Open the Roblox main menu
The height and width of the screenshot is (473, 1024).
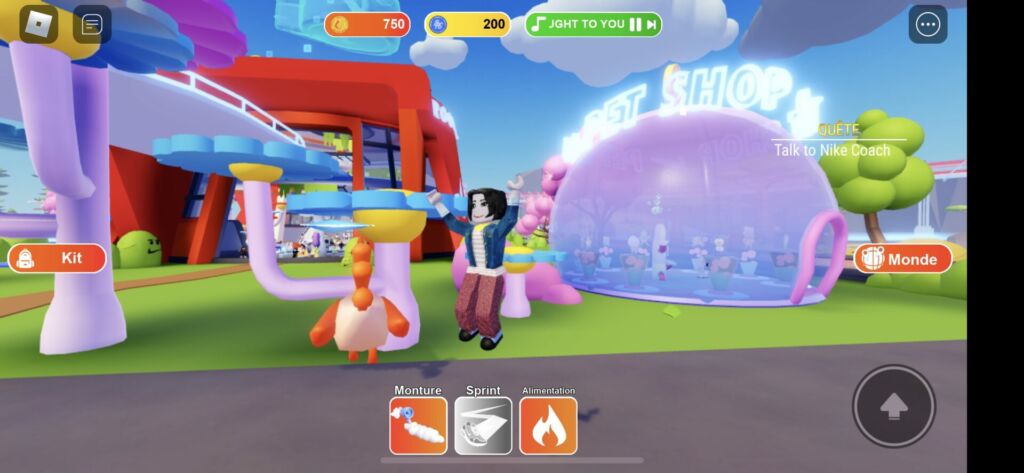coord(39,24)
